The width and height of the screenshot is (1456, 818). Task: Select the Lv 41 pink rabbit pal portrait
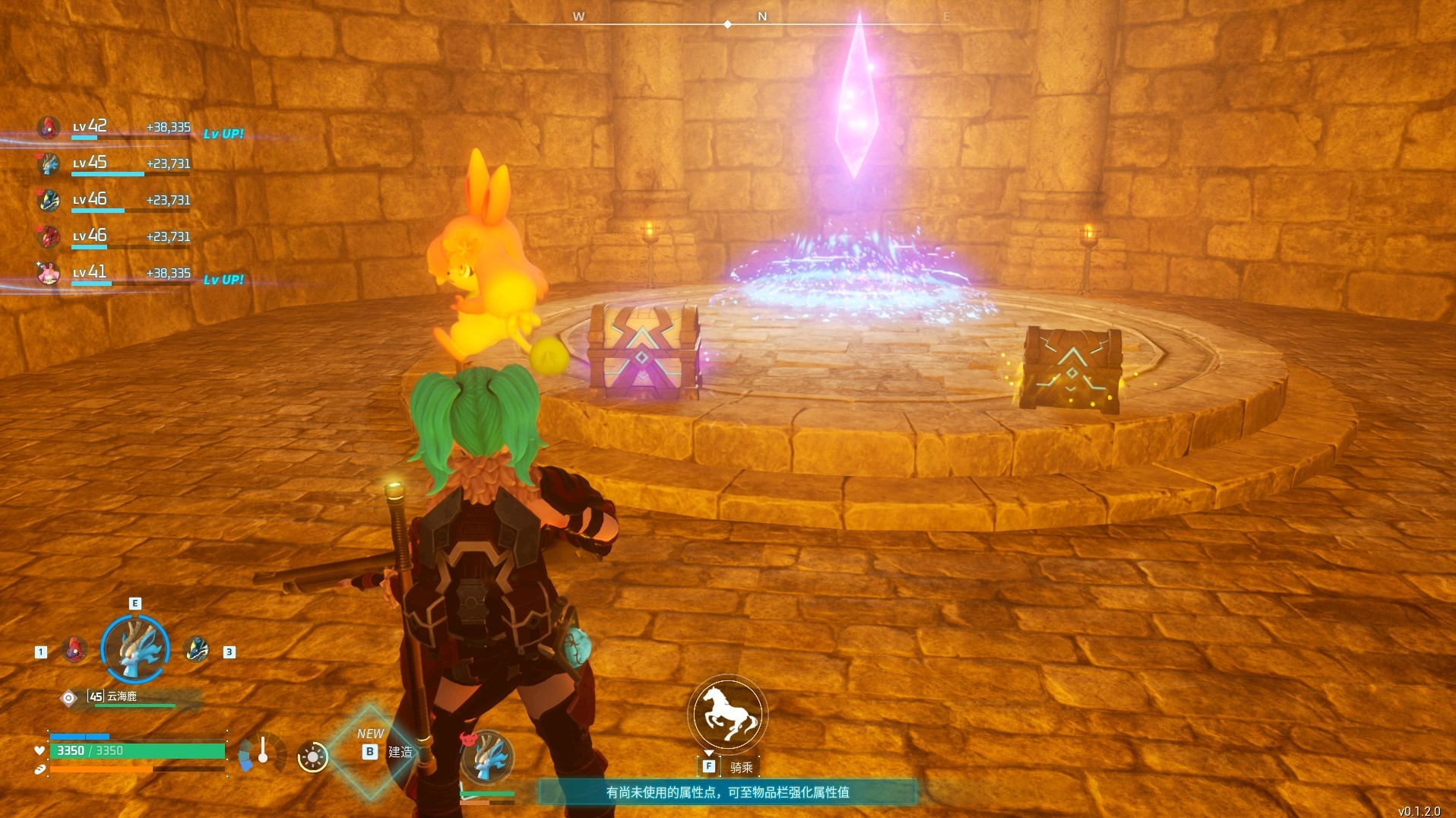49,272
